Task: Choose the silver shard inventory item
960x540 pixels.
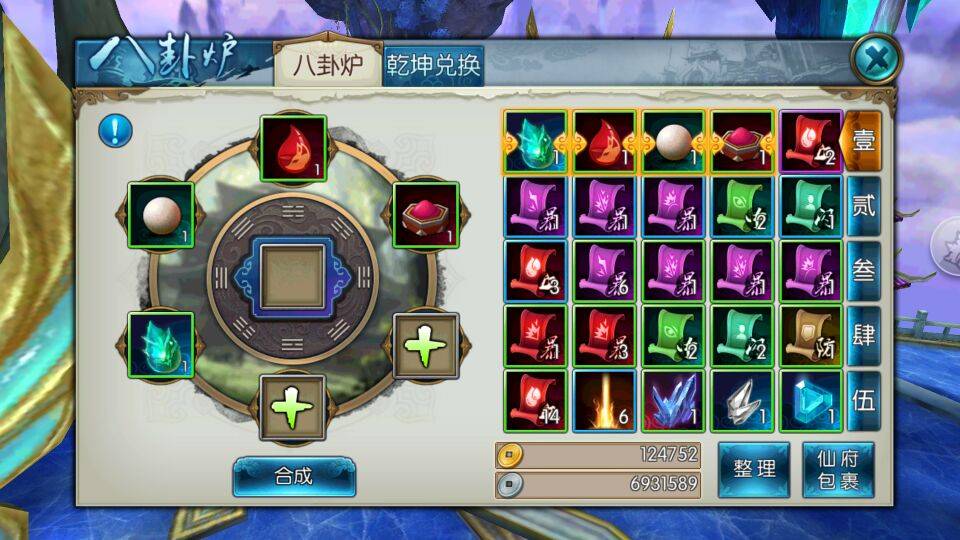Action: point(742,401)
